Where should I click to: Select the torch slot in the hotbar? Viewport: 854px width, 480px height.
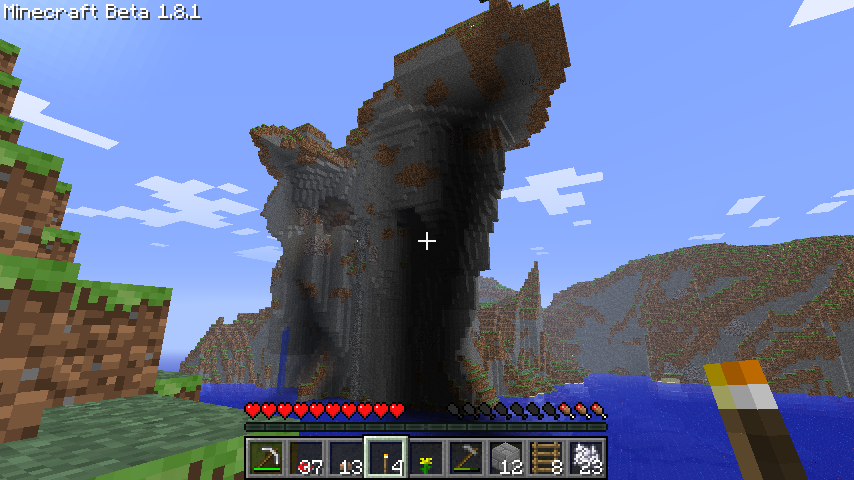click(x=386, y=459)
